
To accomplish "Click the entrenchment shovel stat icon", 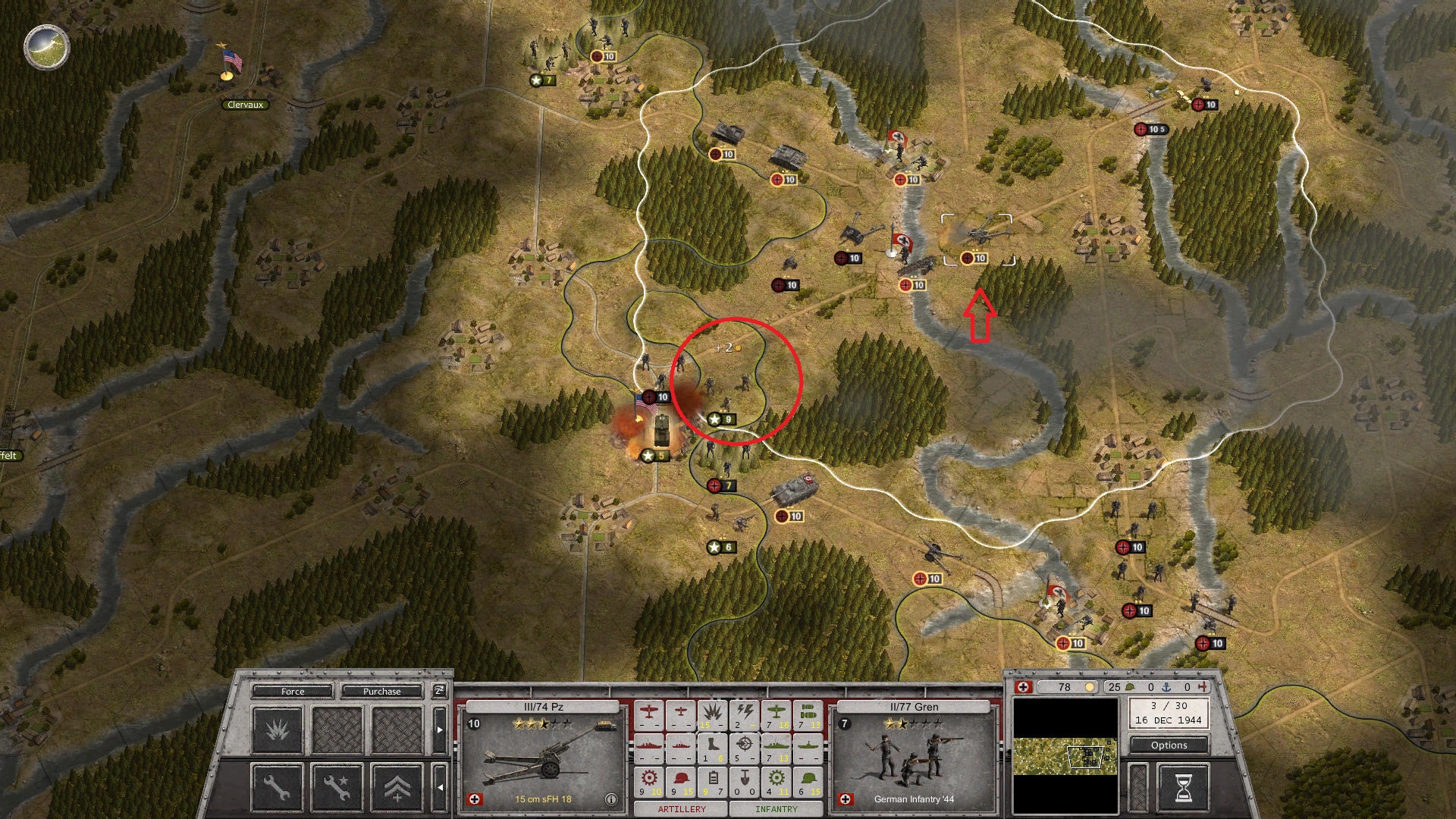I will (x=745, y=778).
